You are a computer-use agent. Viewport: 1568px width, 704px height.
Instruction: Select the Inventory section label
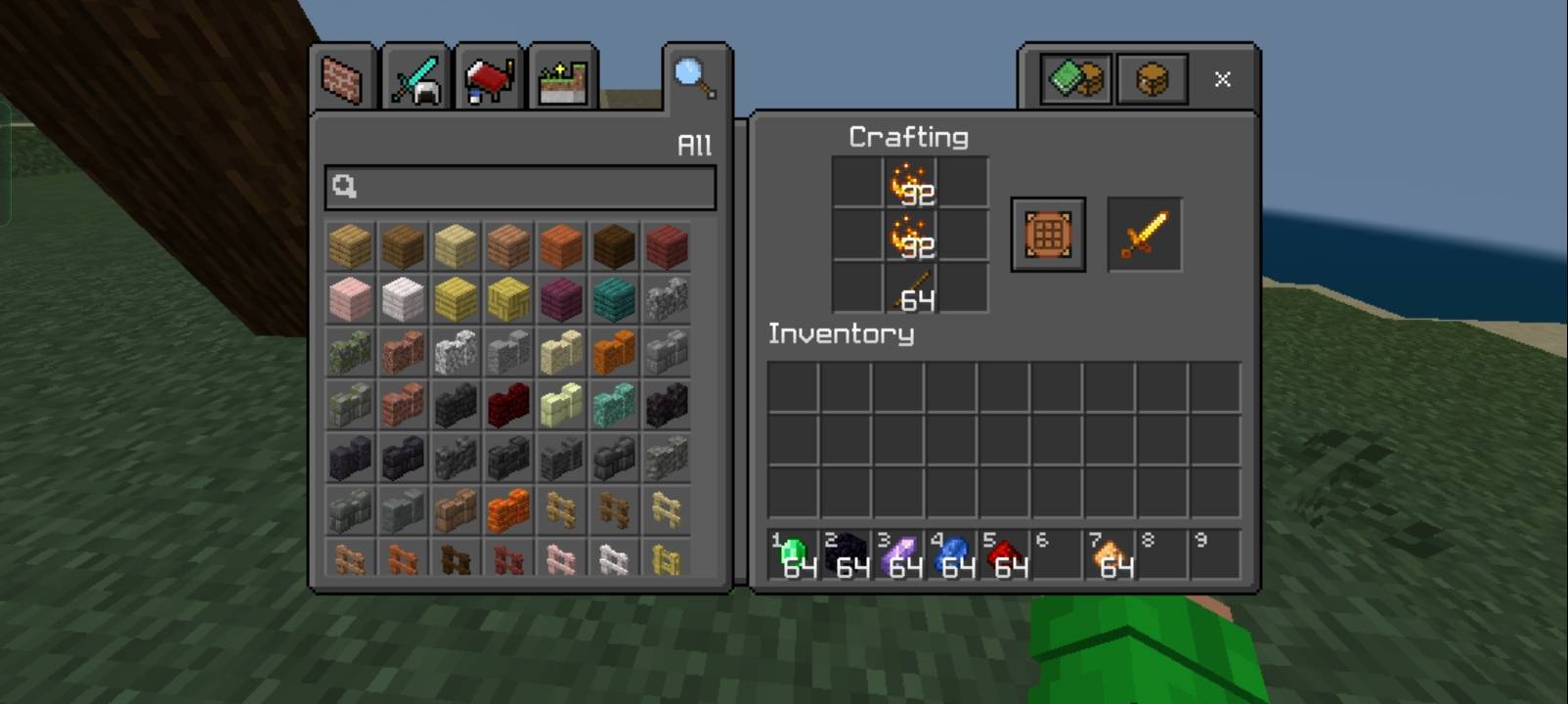[841, 334]
